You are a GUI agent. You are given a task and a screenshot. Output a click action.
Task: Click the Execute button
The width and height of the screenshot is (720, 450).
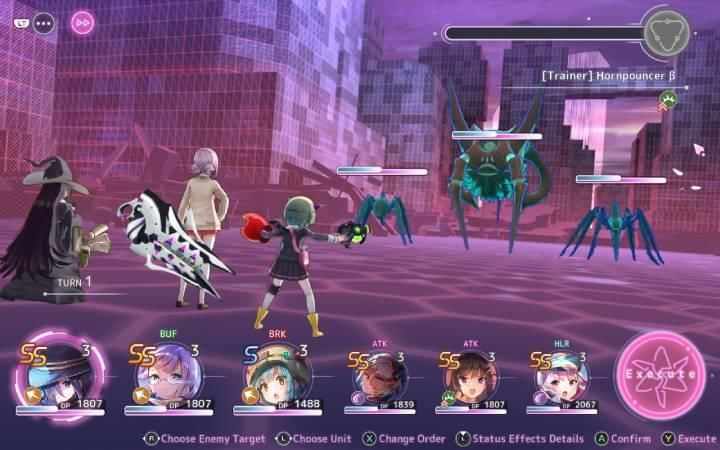(660, 374)
